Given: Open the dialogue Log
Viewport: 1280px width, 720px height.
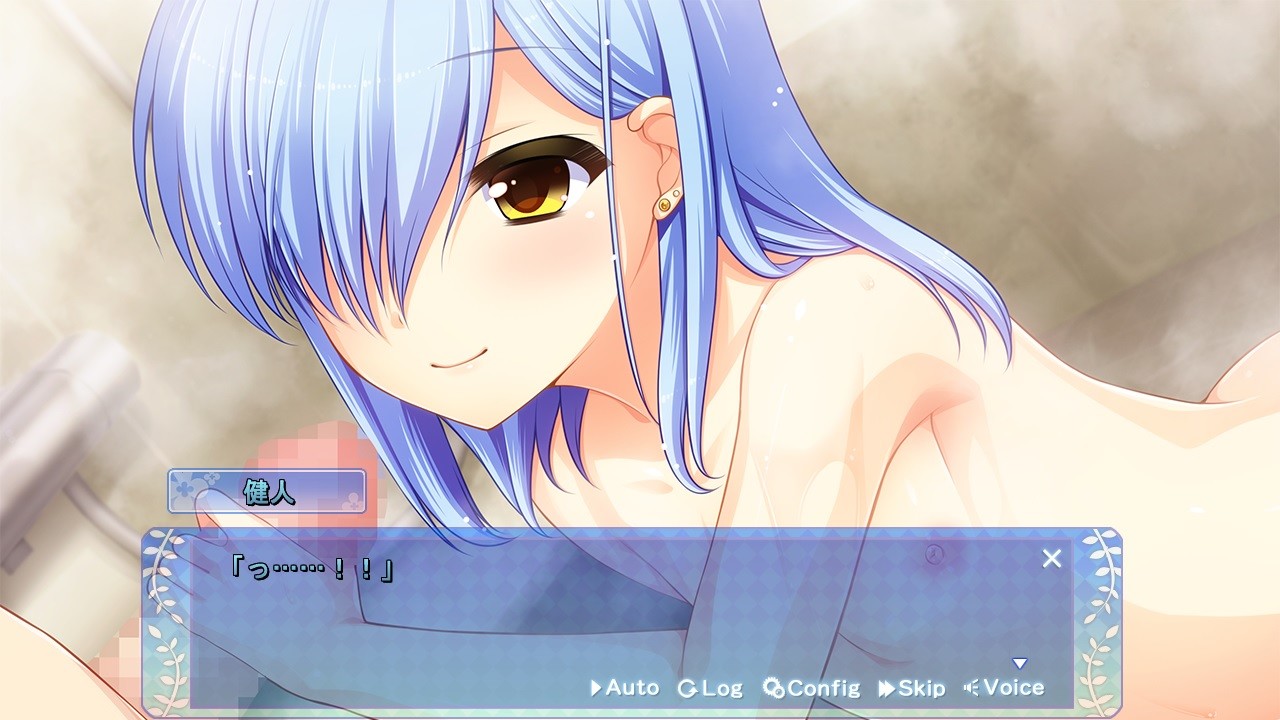Looking at the screenshot, I should click(x=711, y=688).
